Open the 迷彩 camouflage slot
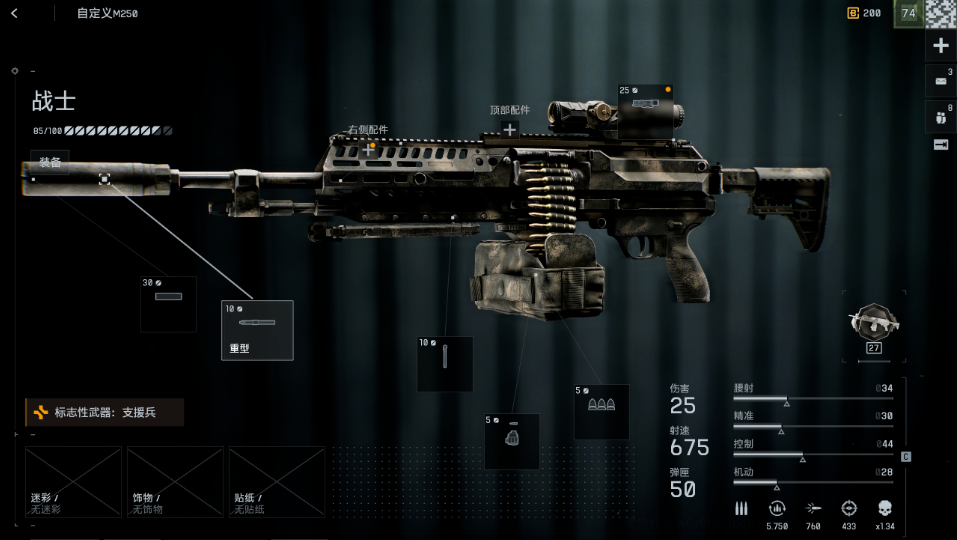Screen dimensions: 957x540 [73, 481]
